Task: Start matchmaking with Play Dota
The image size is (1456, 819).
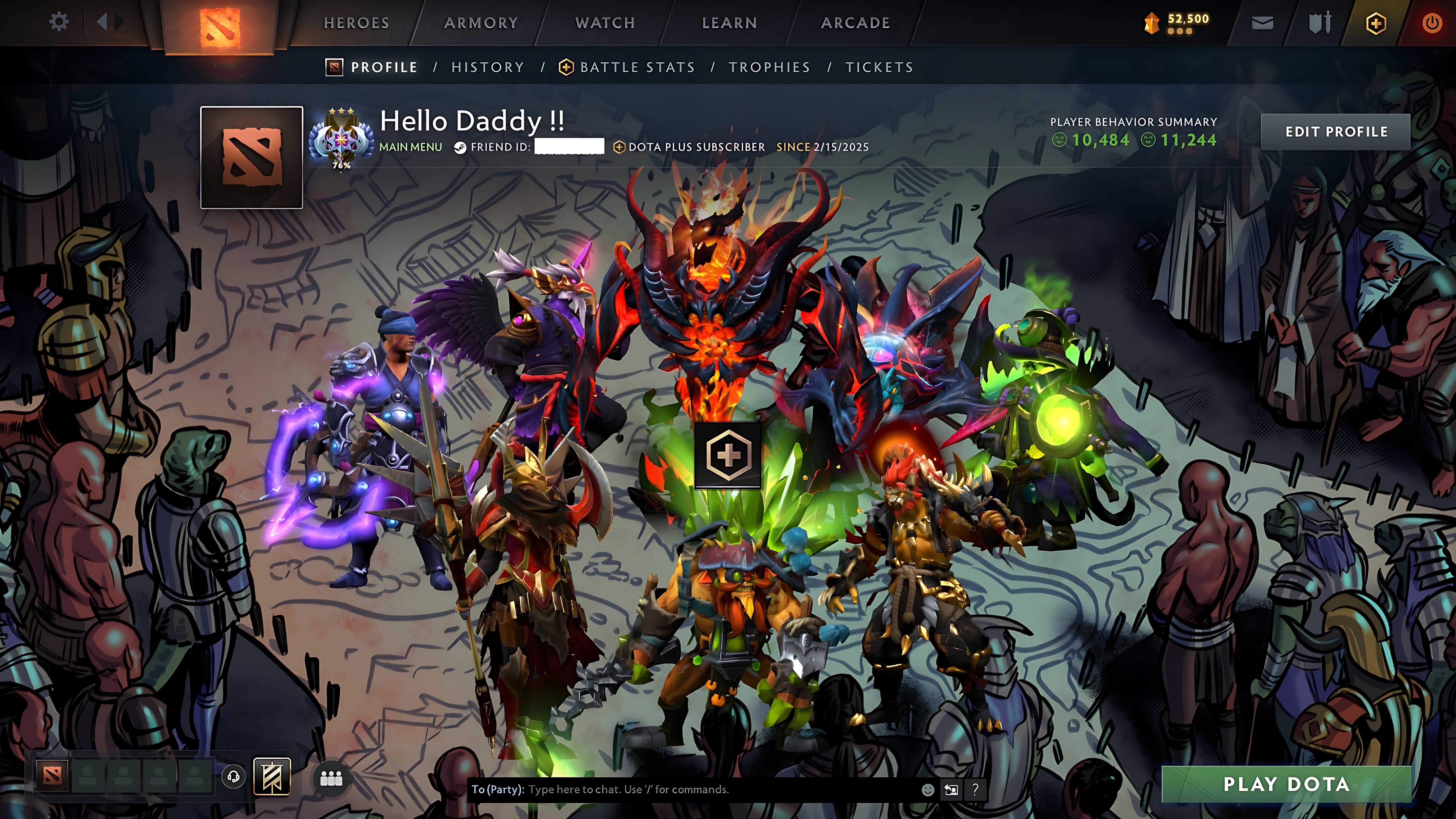Action: [1286, 784]
